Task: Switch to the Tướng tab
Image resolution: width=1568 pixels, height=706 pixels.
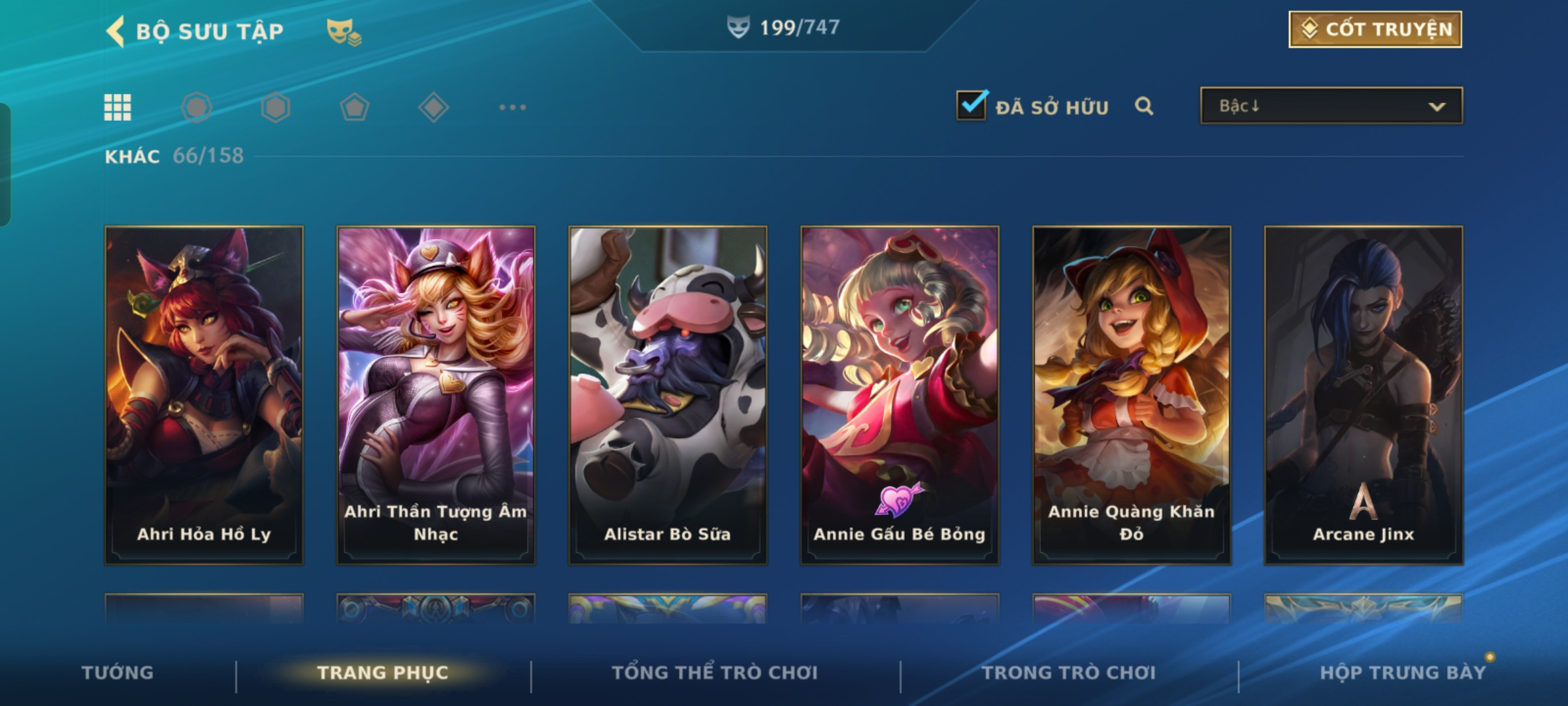Action: point(118,673)
